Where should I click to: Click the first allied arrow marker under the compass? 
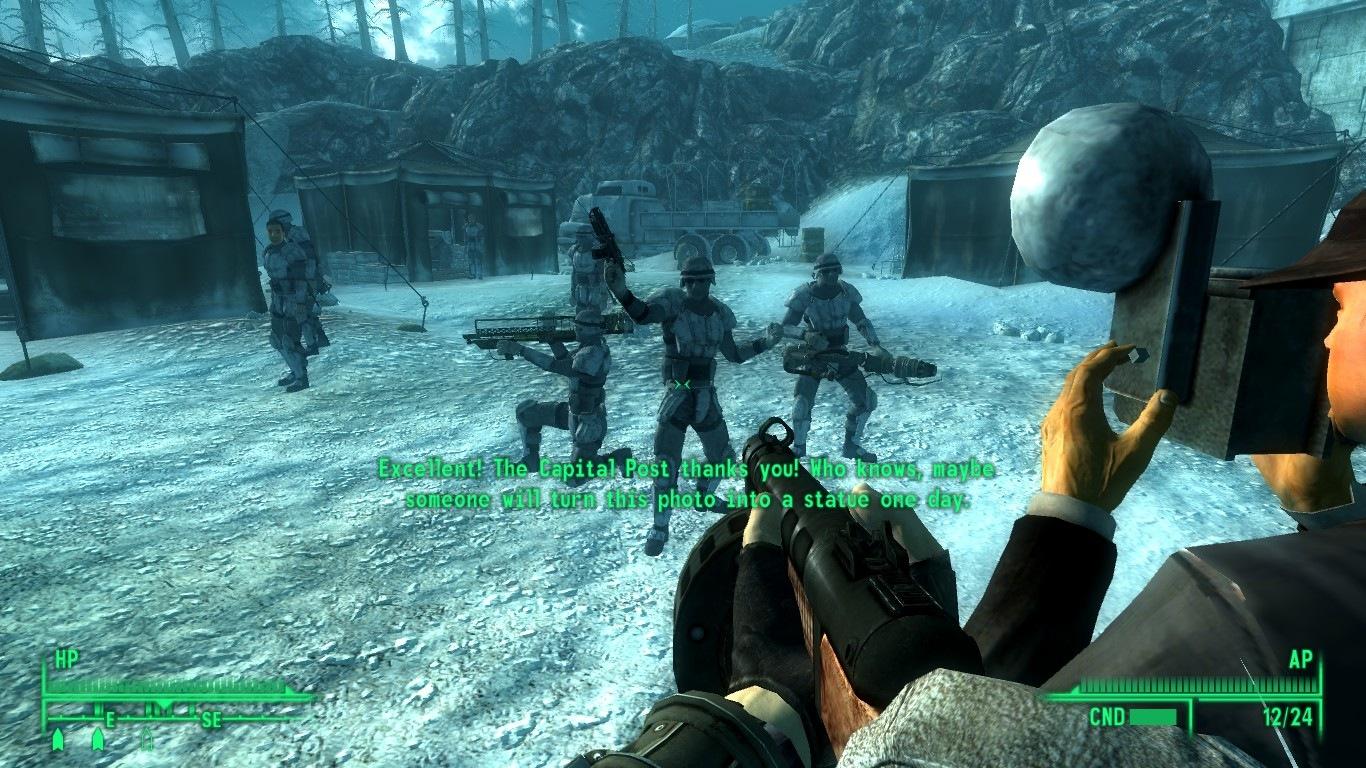point(58,739)
